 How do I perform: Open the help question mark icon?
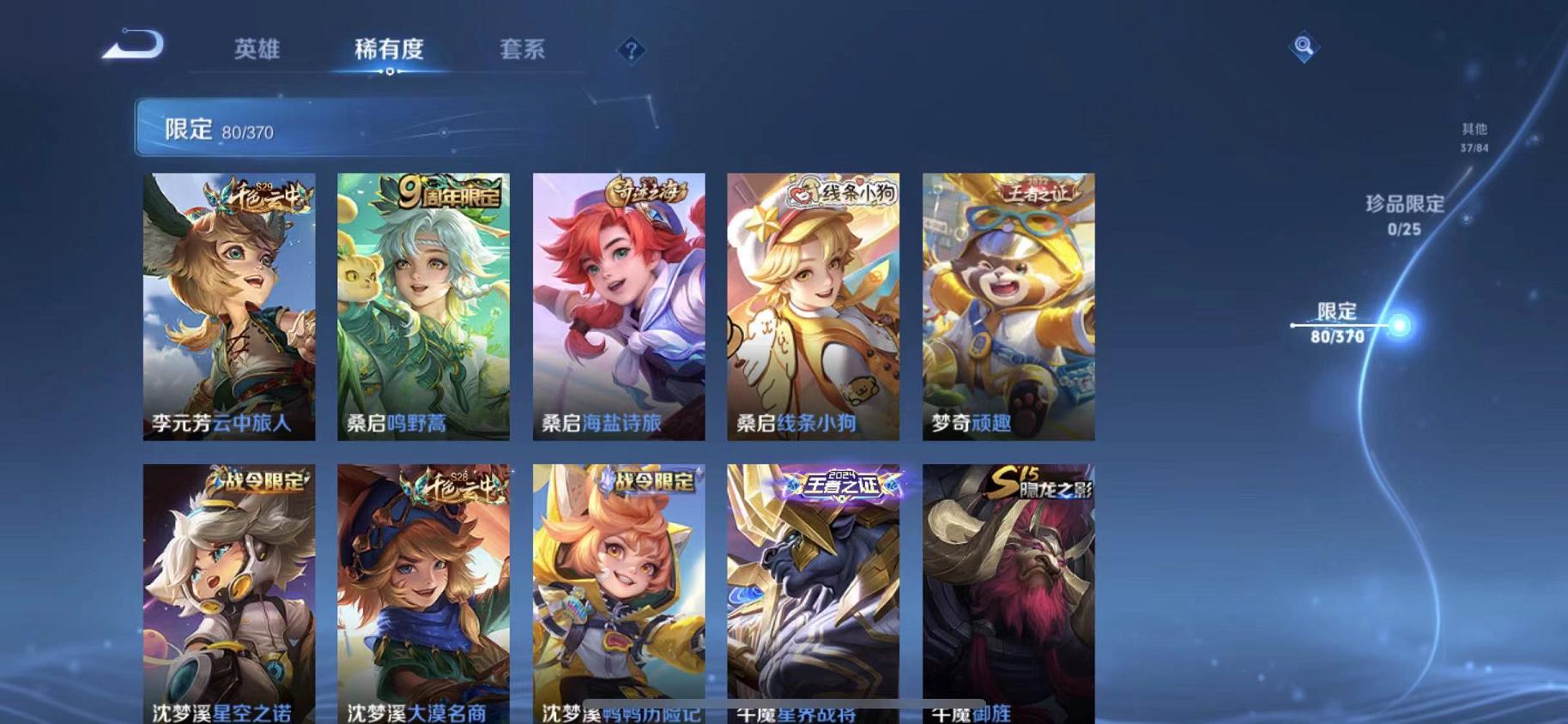[630, 51]
